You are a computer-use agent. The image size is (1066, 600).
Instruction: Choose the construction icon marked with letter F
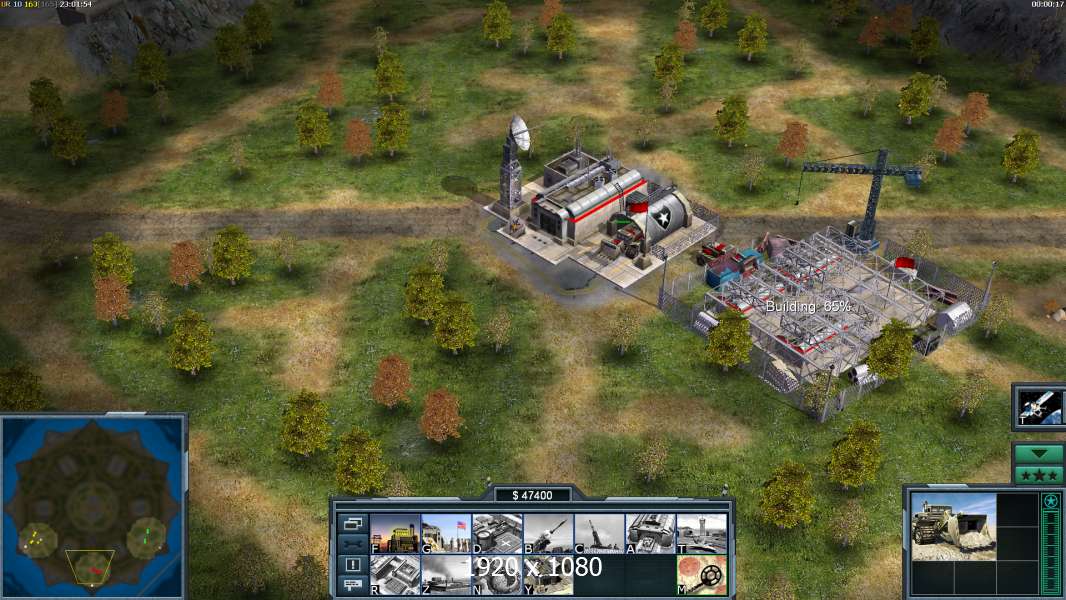point(395,533)
